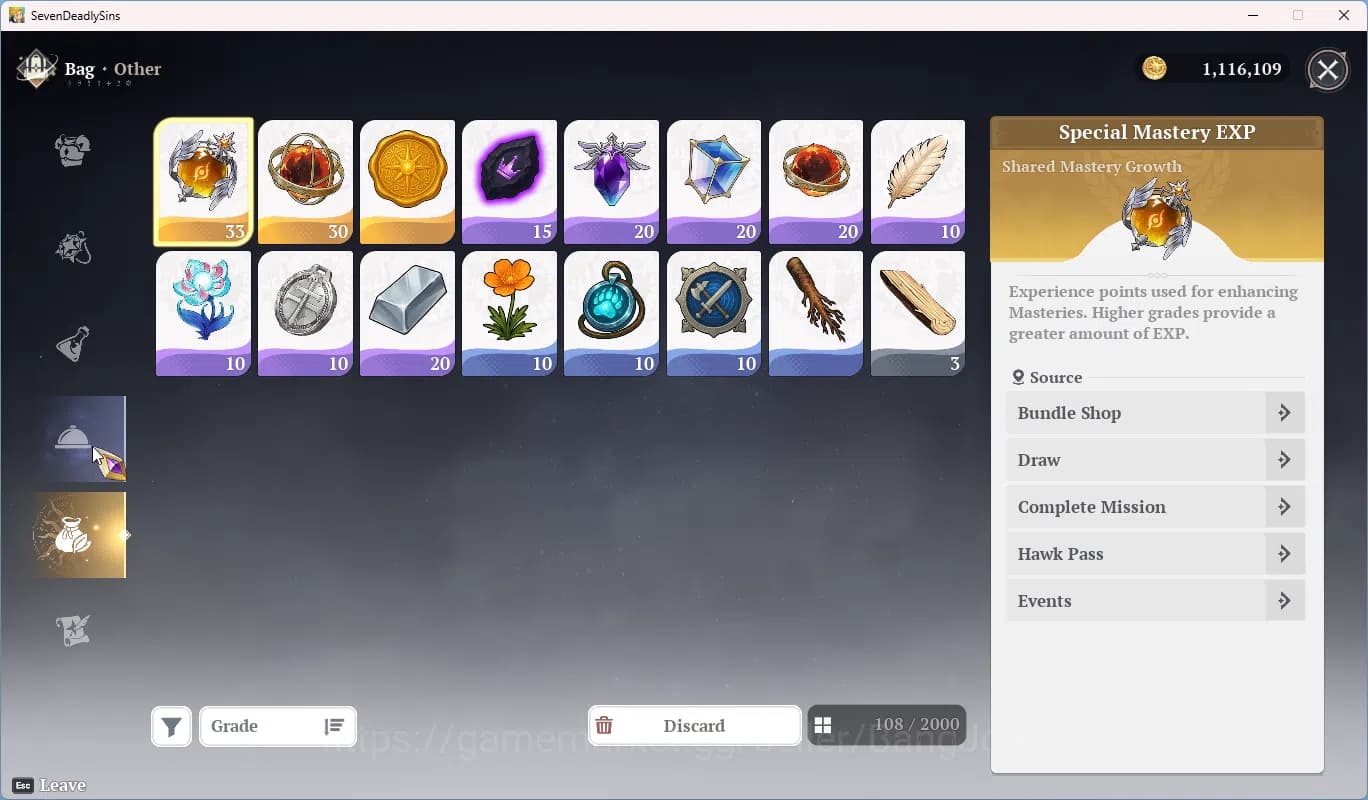Open the Grade sorting dropdown

pyautogui.click(x=262, y=727)
